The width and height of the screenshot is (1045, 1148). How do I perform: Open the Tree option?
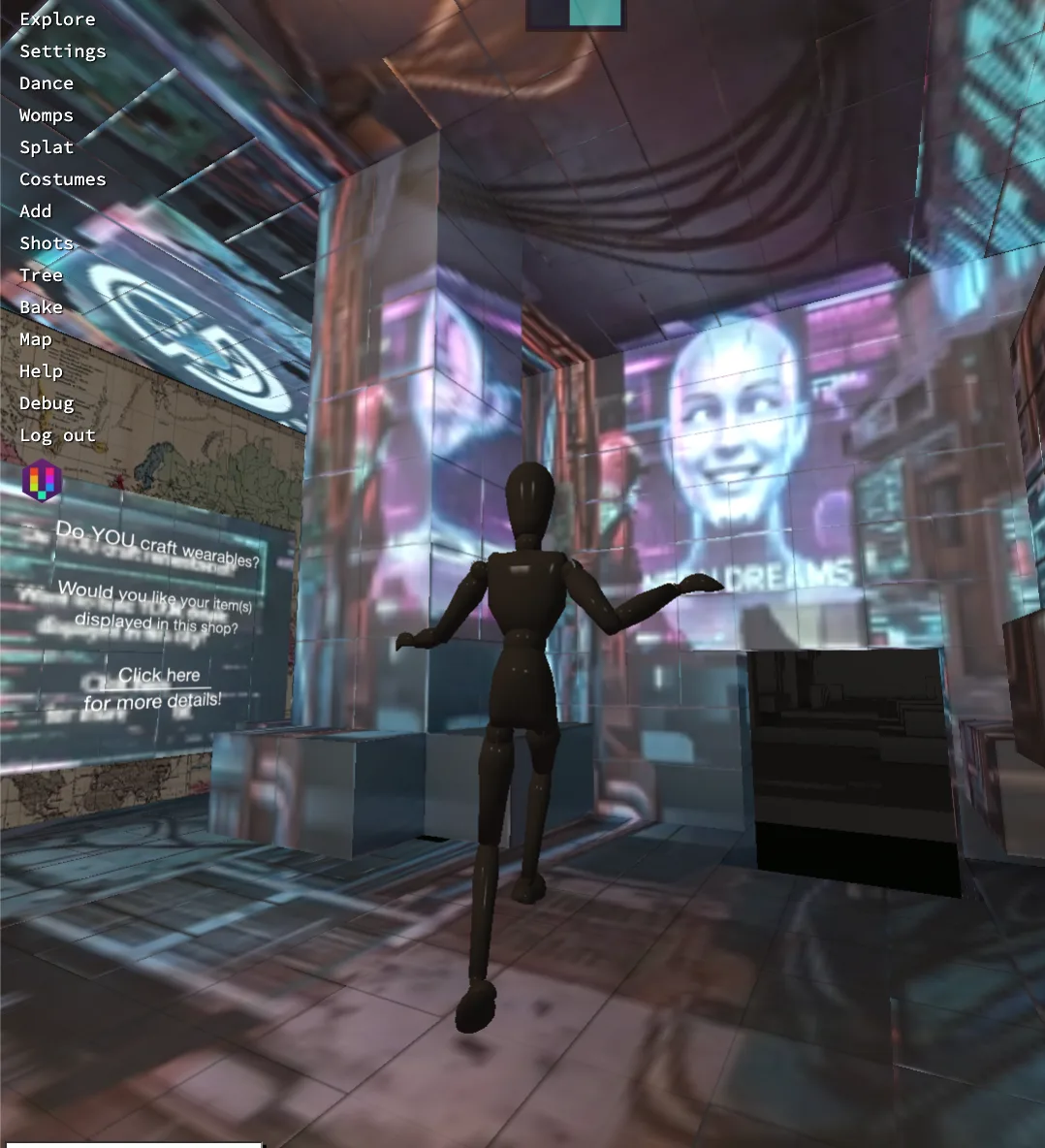pyautogui.click(x=41, y=275)
